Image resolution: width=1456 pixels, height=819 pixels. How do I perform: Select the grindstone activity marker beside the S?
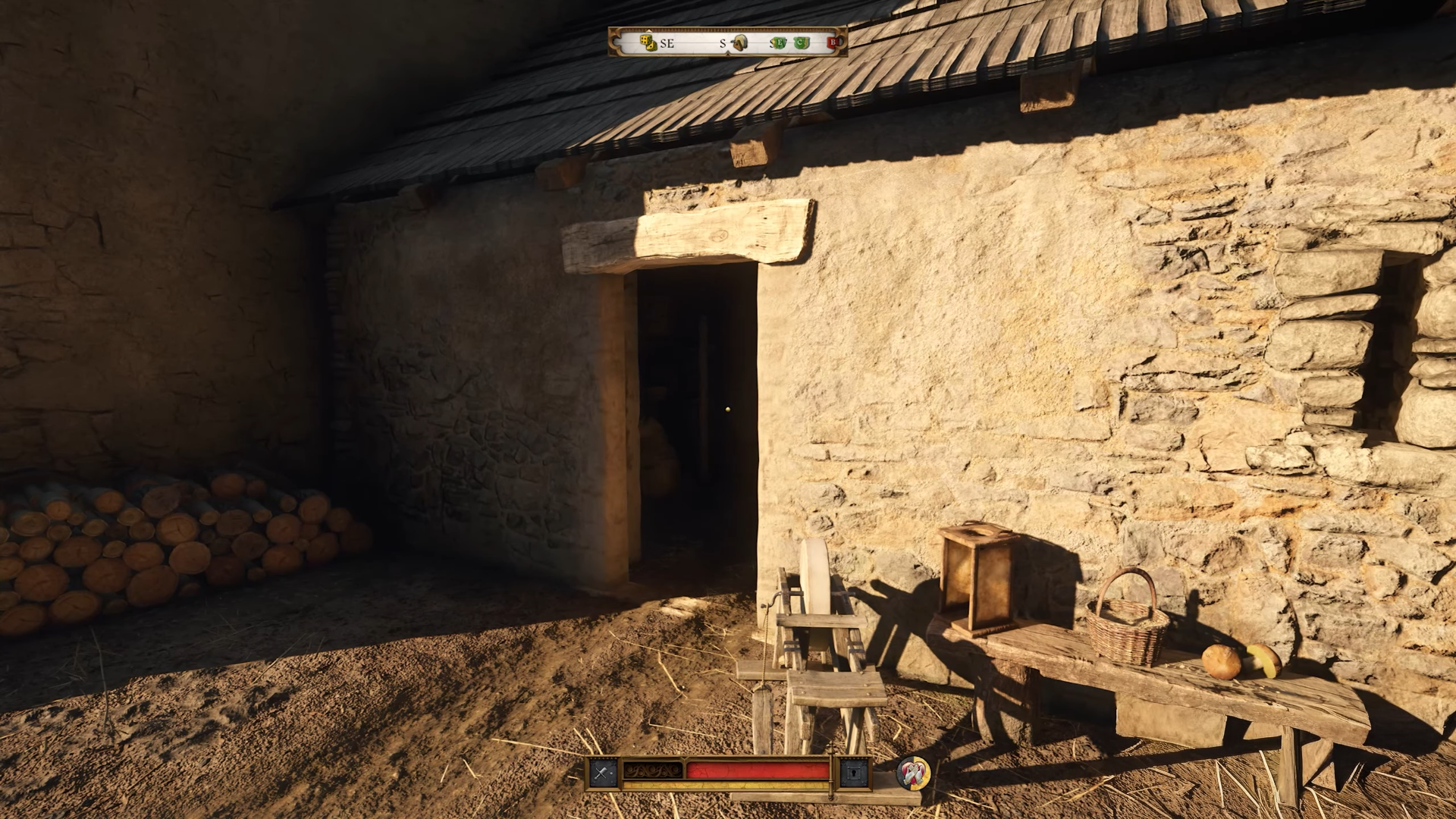(740, 42)
